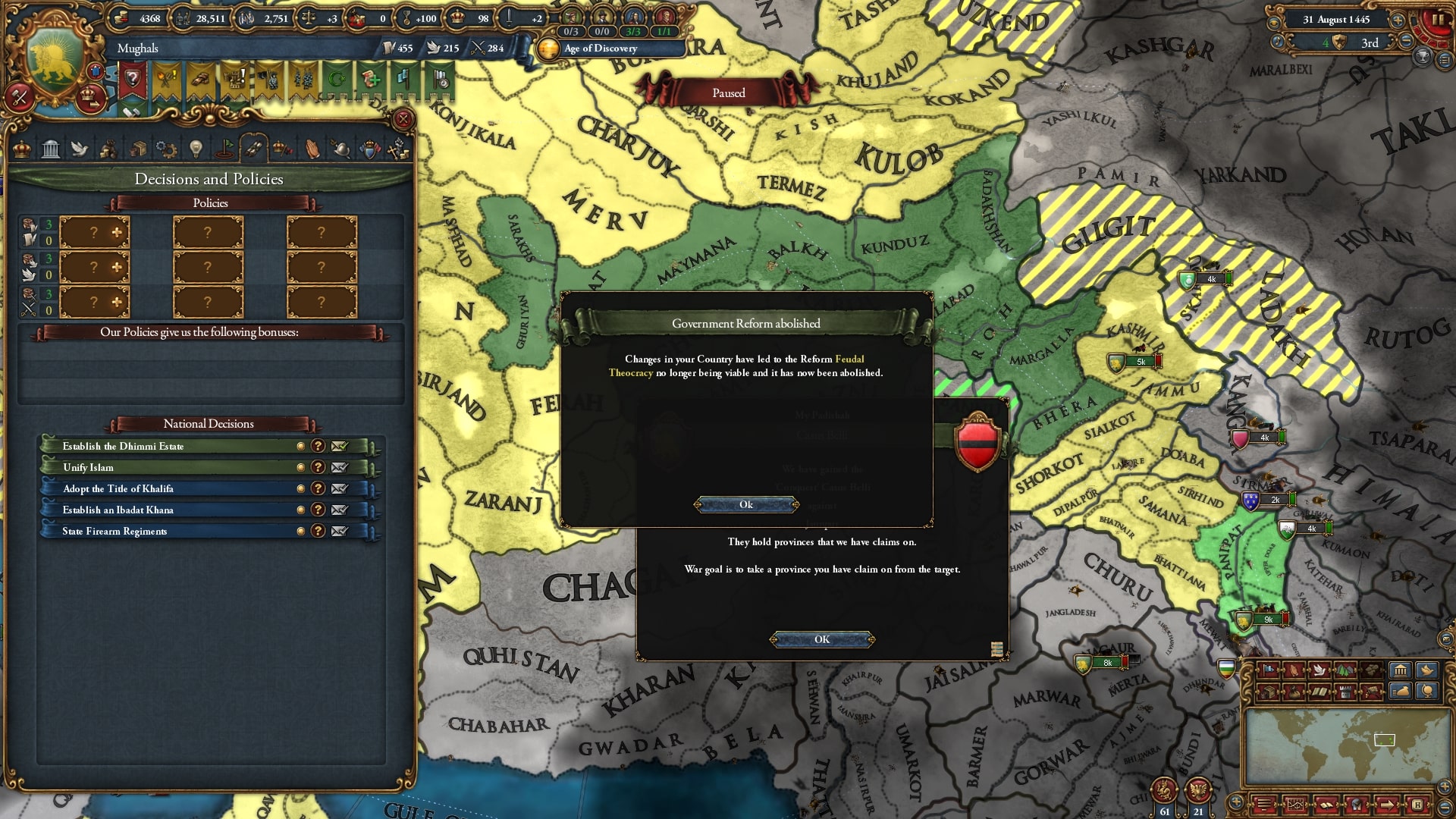
Task: Open the Age of Discovery panel
Action: coord(599,49)
